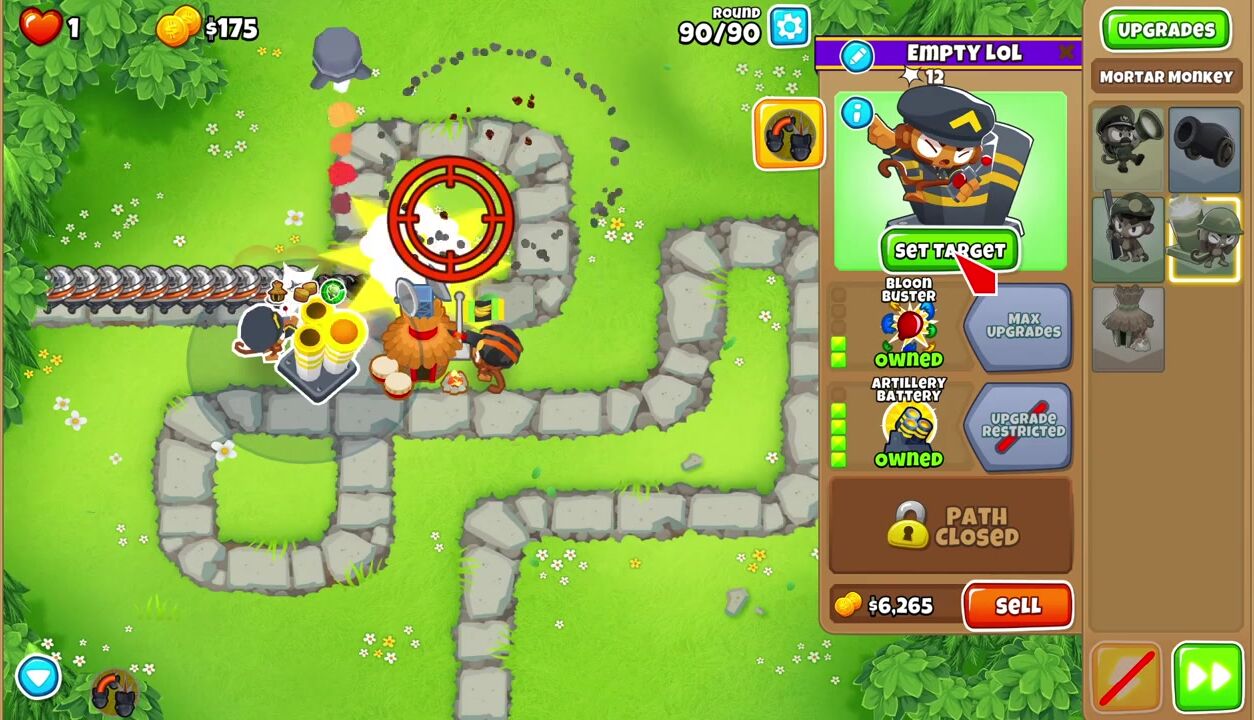1254x720 pixels.
Task: Activate the mortar ability icon beside panel
Action: click(x=789, y=134)
